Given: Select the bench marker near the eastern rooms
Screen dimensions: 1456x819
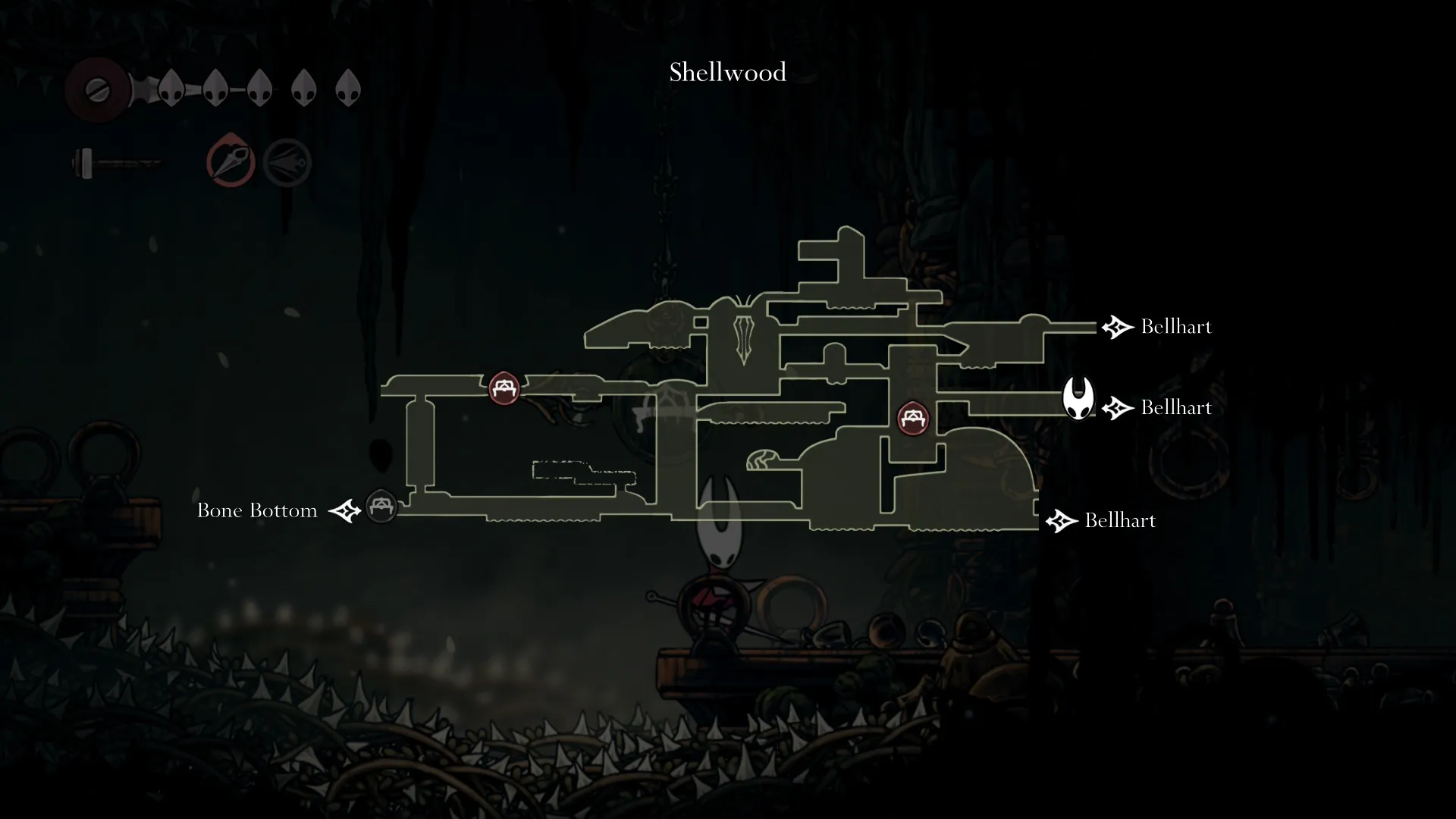Looking at the screenshot, I should pyautogui.click(x=914, y=418).
